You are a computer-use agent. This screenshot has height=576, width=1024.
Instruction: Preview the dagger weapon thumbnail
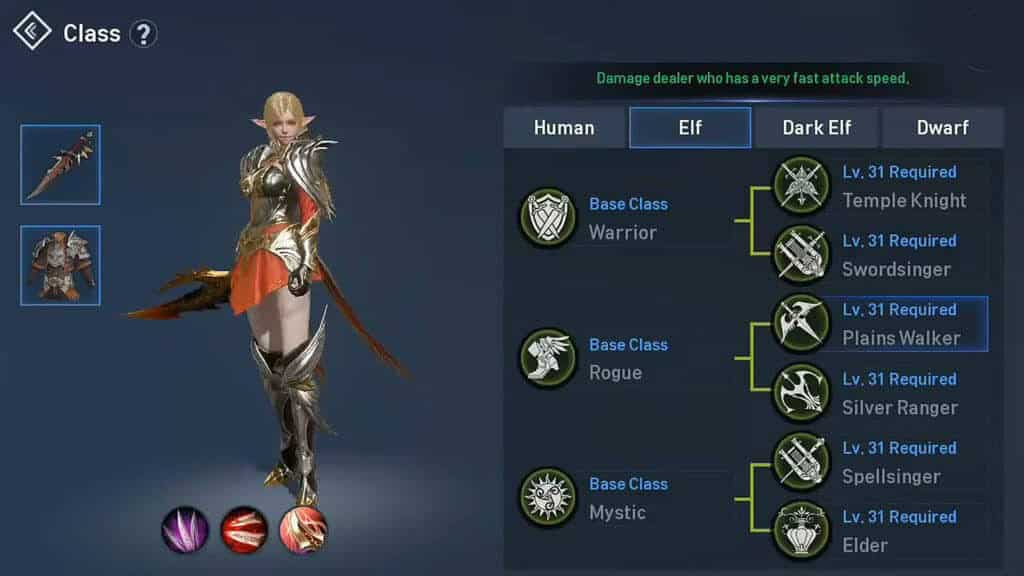pyautogui.click(x=60, y=165)
